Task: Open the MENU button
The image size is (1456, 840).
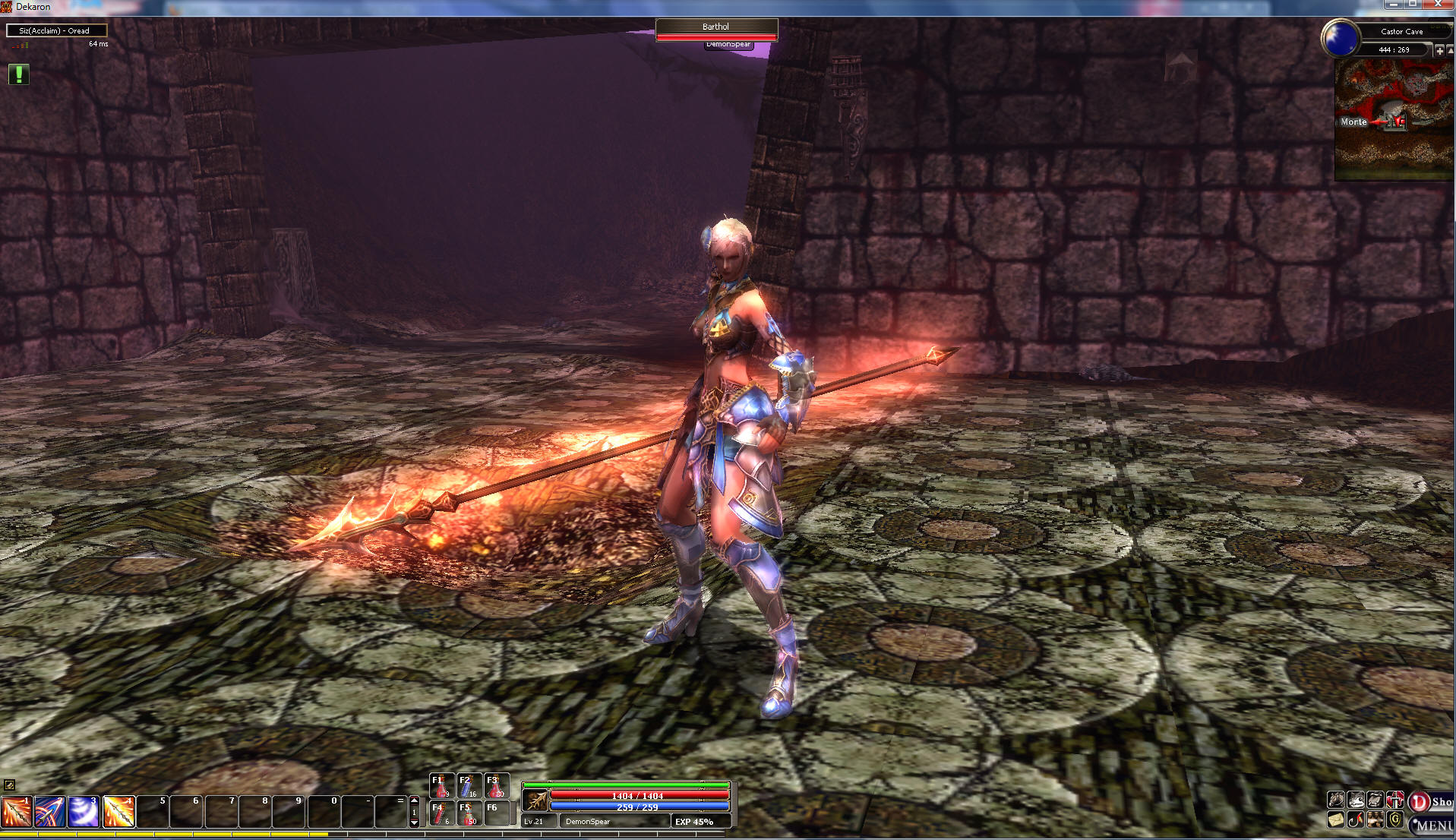Action: 1434,825
